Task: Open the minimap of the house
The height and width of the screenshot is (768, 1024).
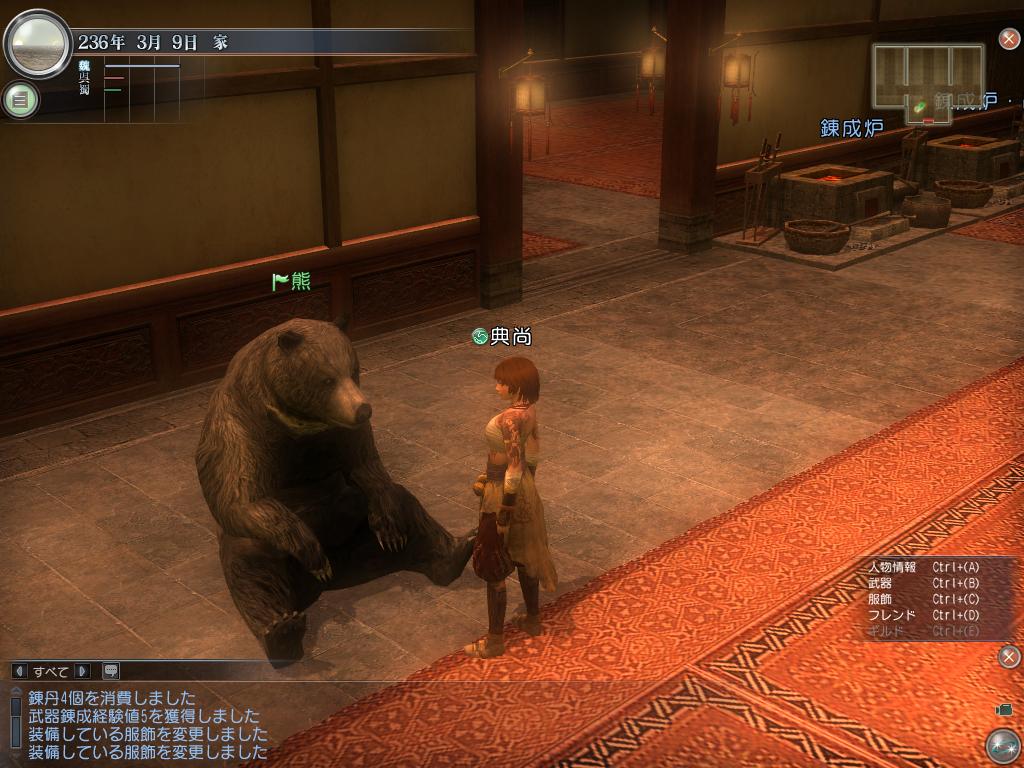Action: tap(928, 80)
